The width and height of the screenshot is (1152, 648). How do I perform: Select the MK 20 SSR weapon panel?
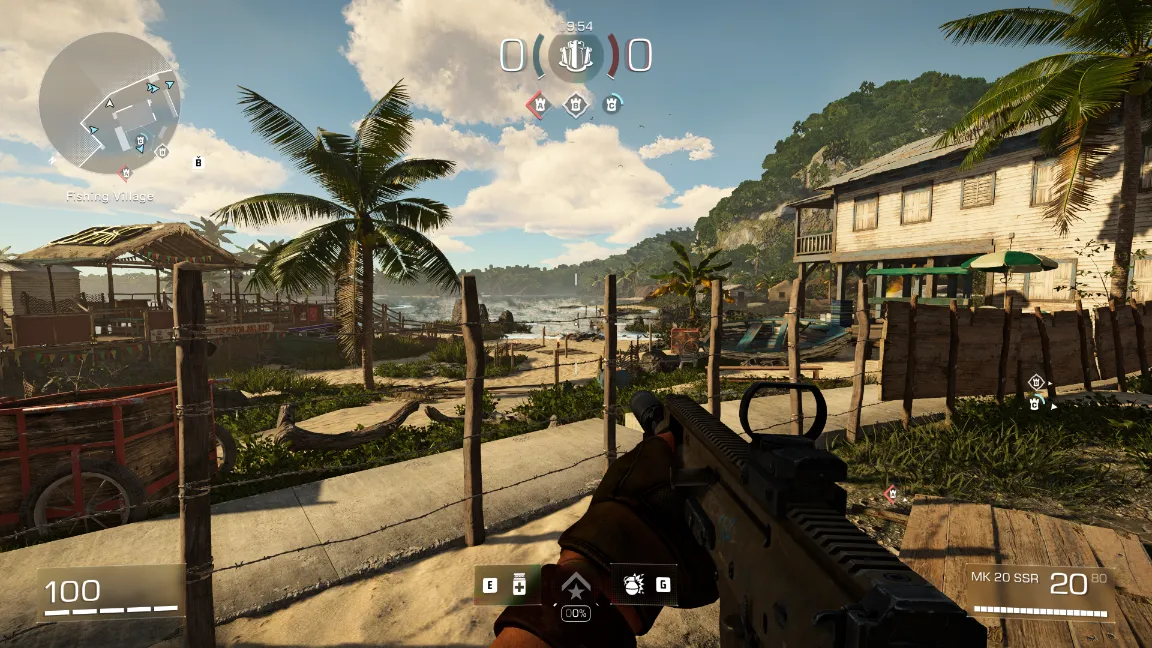point(1040,592)
